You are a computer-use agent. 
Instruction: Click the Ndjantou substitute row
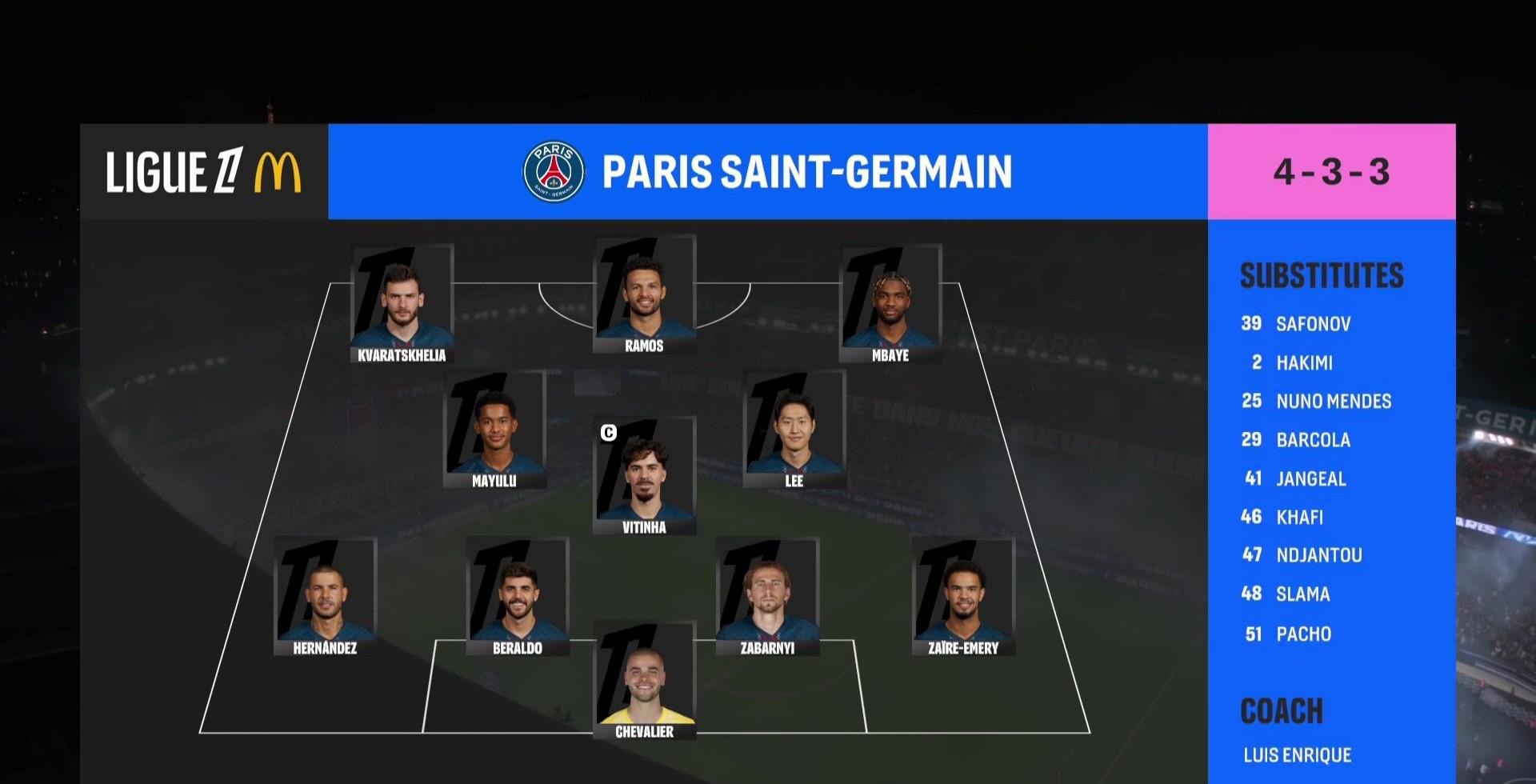pyautogui.click(x=1318, y=555)
